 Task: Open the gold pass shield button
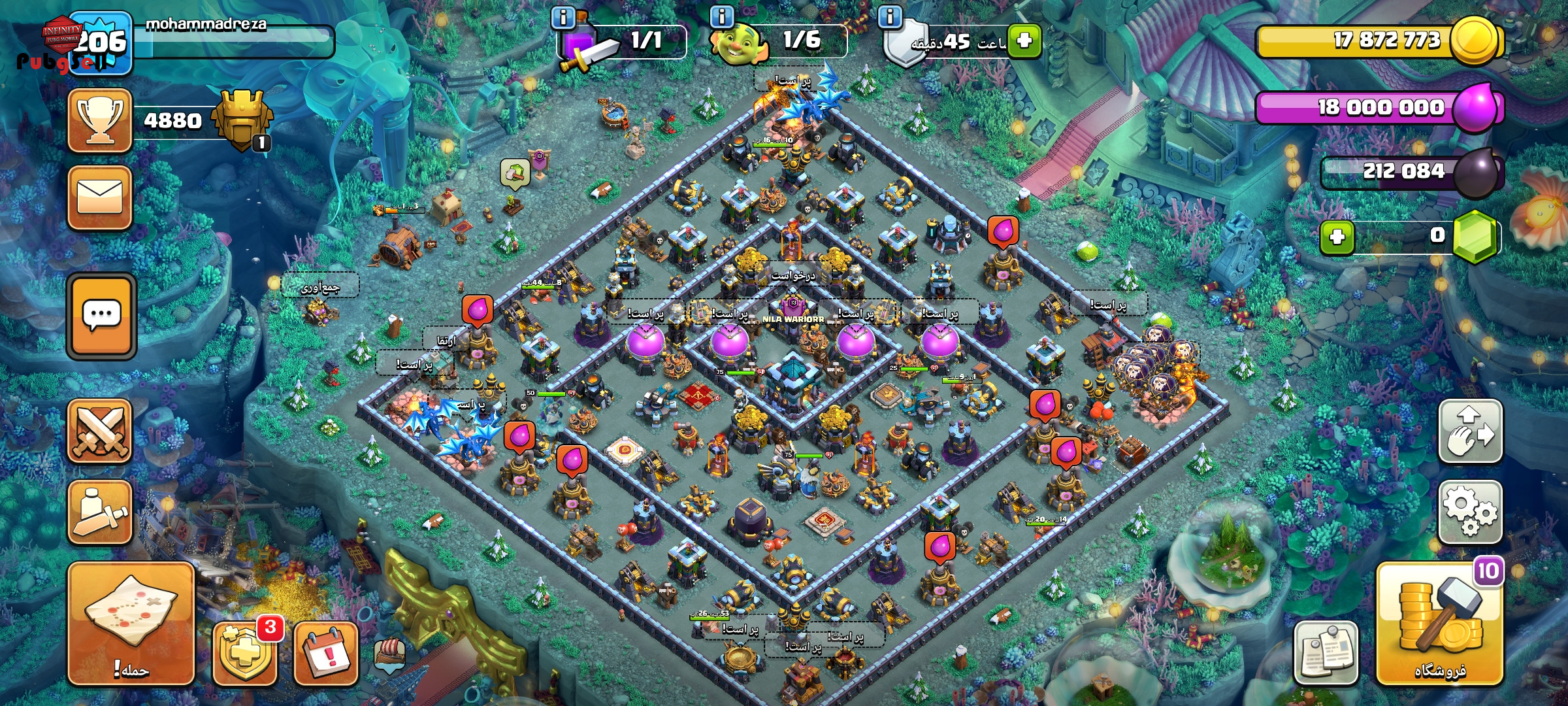[x=245, y=652]
